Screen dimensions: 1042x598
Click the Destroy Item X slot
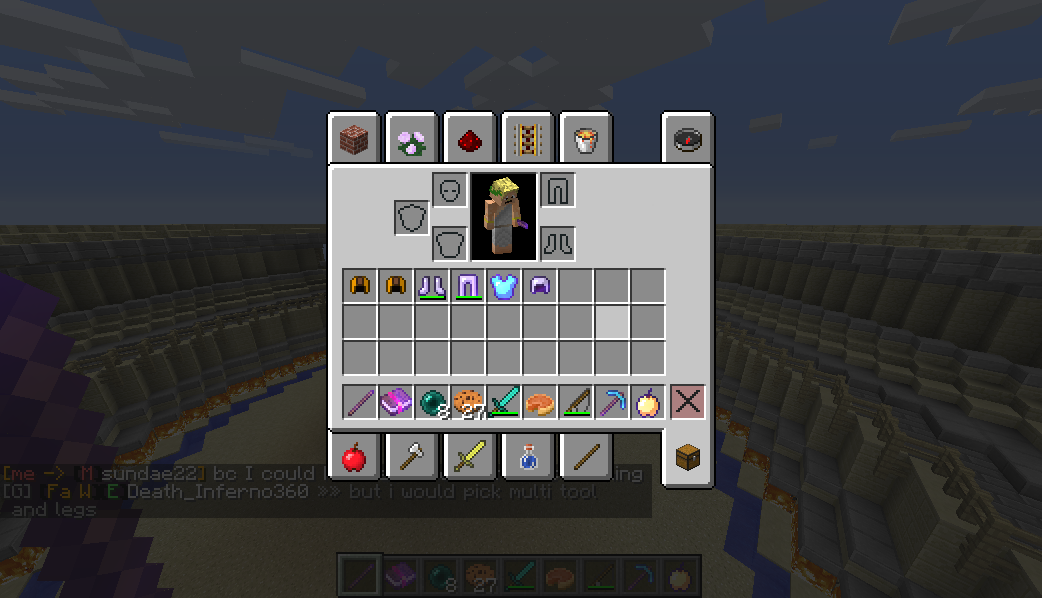pyautogui.click(x=687, y=402)
